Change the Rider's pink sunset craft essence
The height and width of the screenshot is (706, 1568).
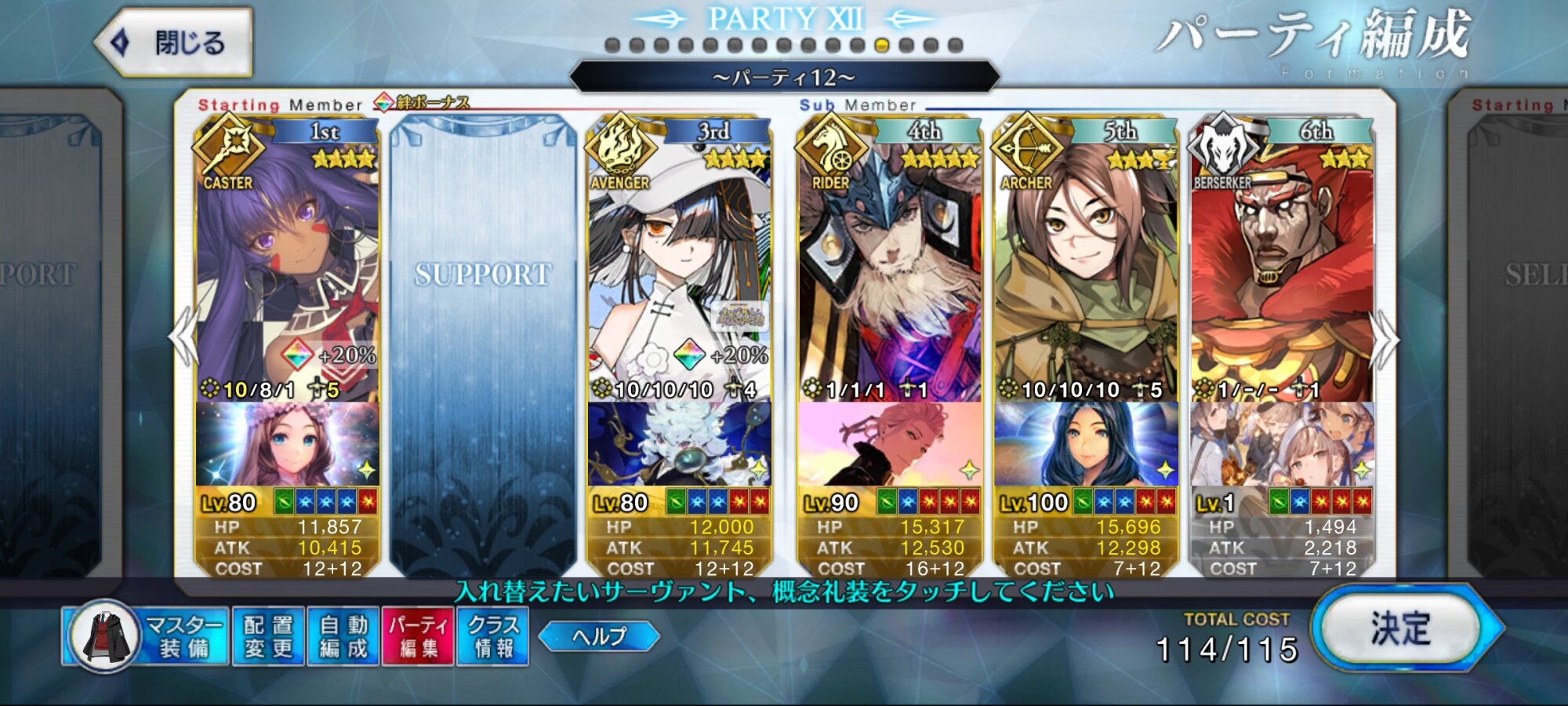point(889,444)
